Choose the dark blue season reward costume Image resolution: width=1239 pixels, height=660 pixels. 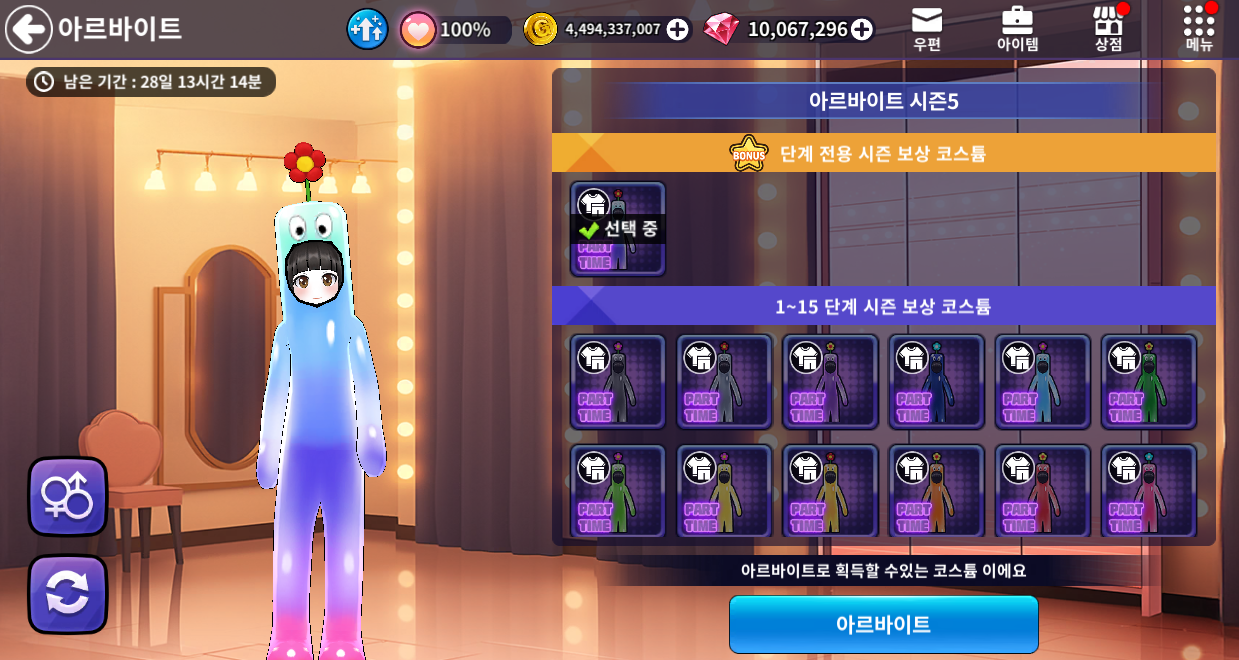tap(936, 382)
